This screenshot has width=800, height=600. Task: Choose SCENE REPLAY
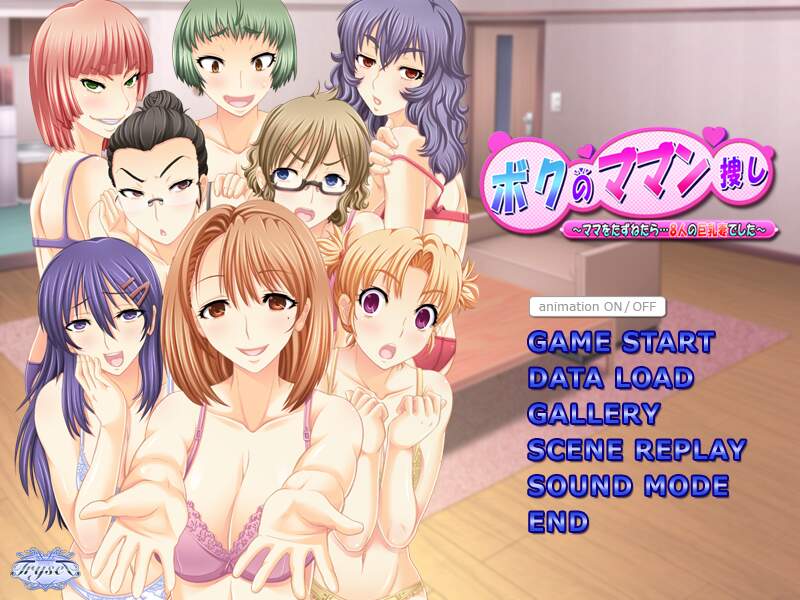click(636, 450)
